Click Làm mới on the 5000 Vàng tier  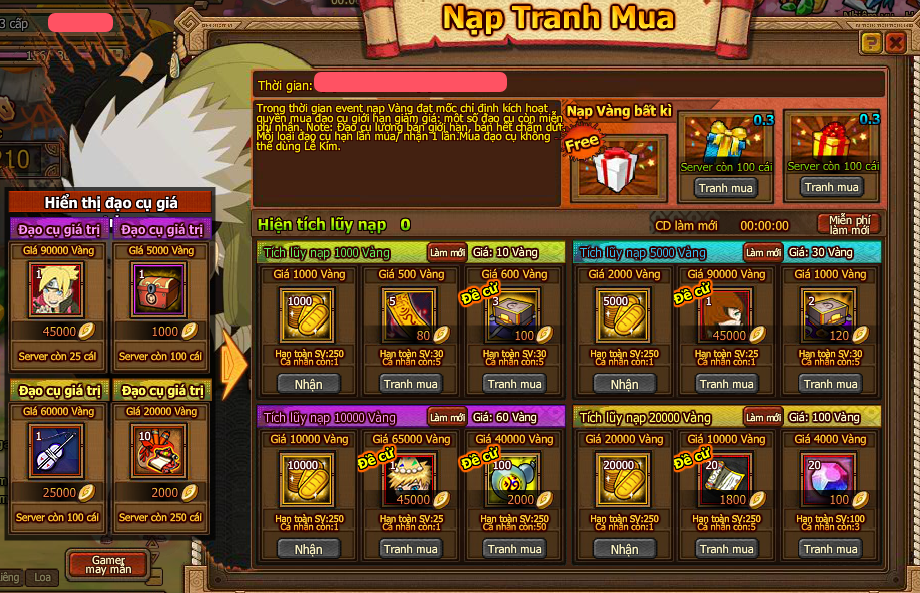click(763, 253)
